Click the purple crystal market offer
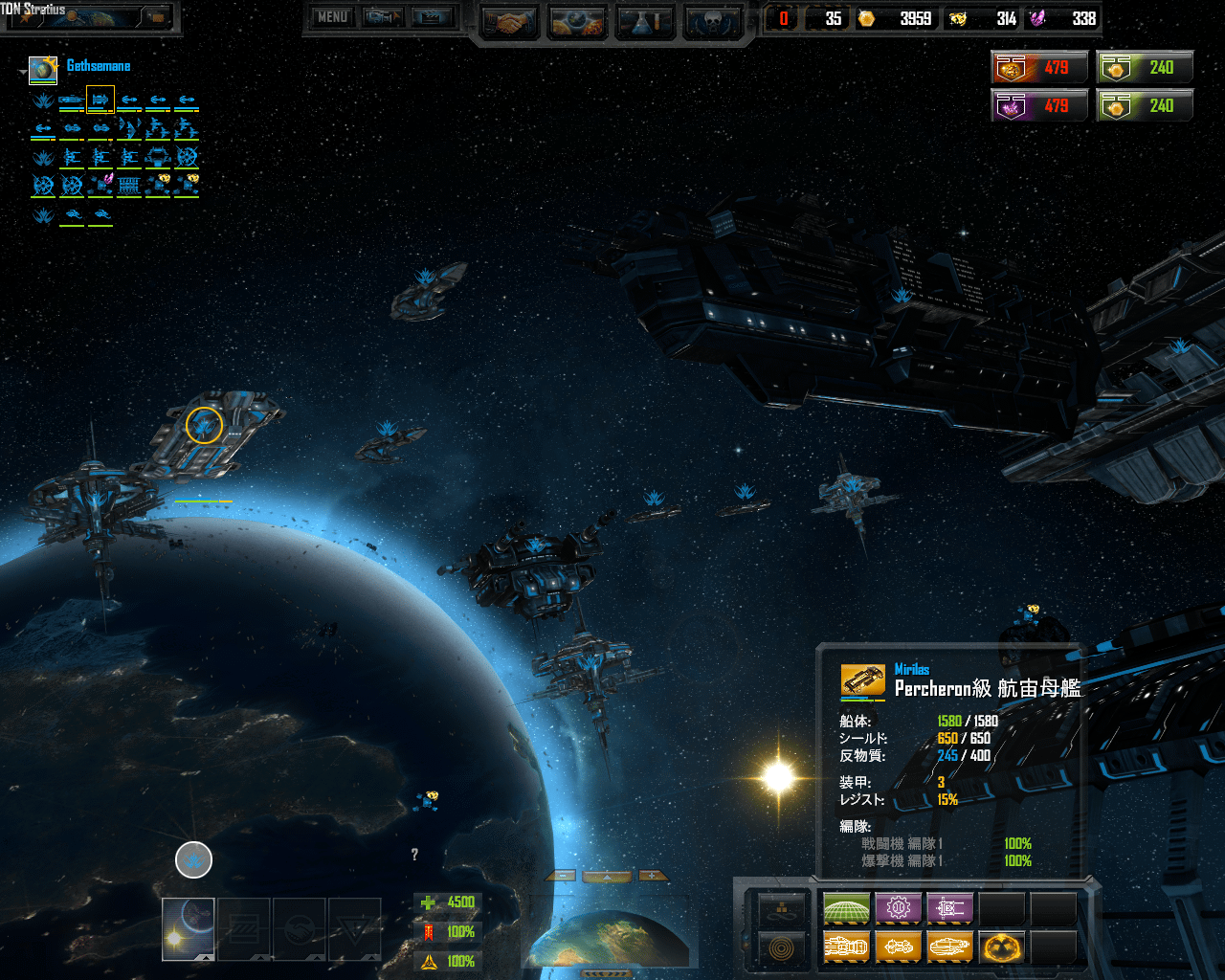Image resolution: width=1225 pixels, height=980 pixels. (1040, 106)
